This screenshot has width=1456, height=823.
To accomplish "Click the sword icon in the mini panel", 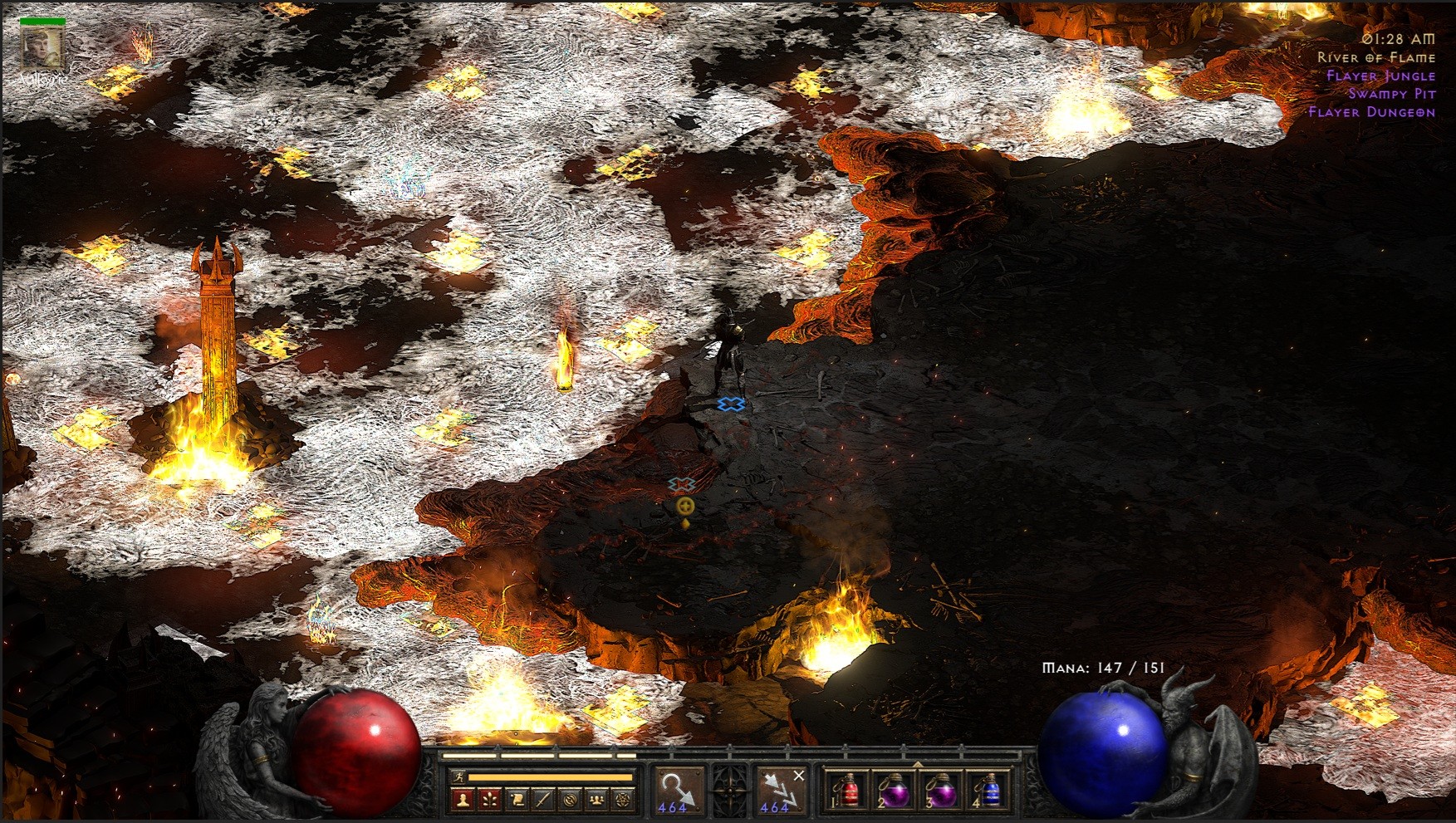I will 543,800.
